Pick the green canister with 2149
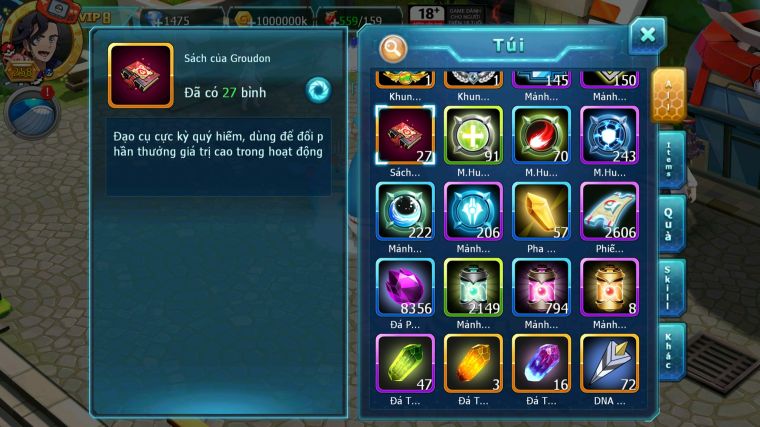The width and height of the screenshot is (760, 427). (x=473, y=287)
